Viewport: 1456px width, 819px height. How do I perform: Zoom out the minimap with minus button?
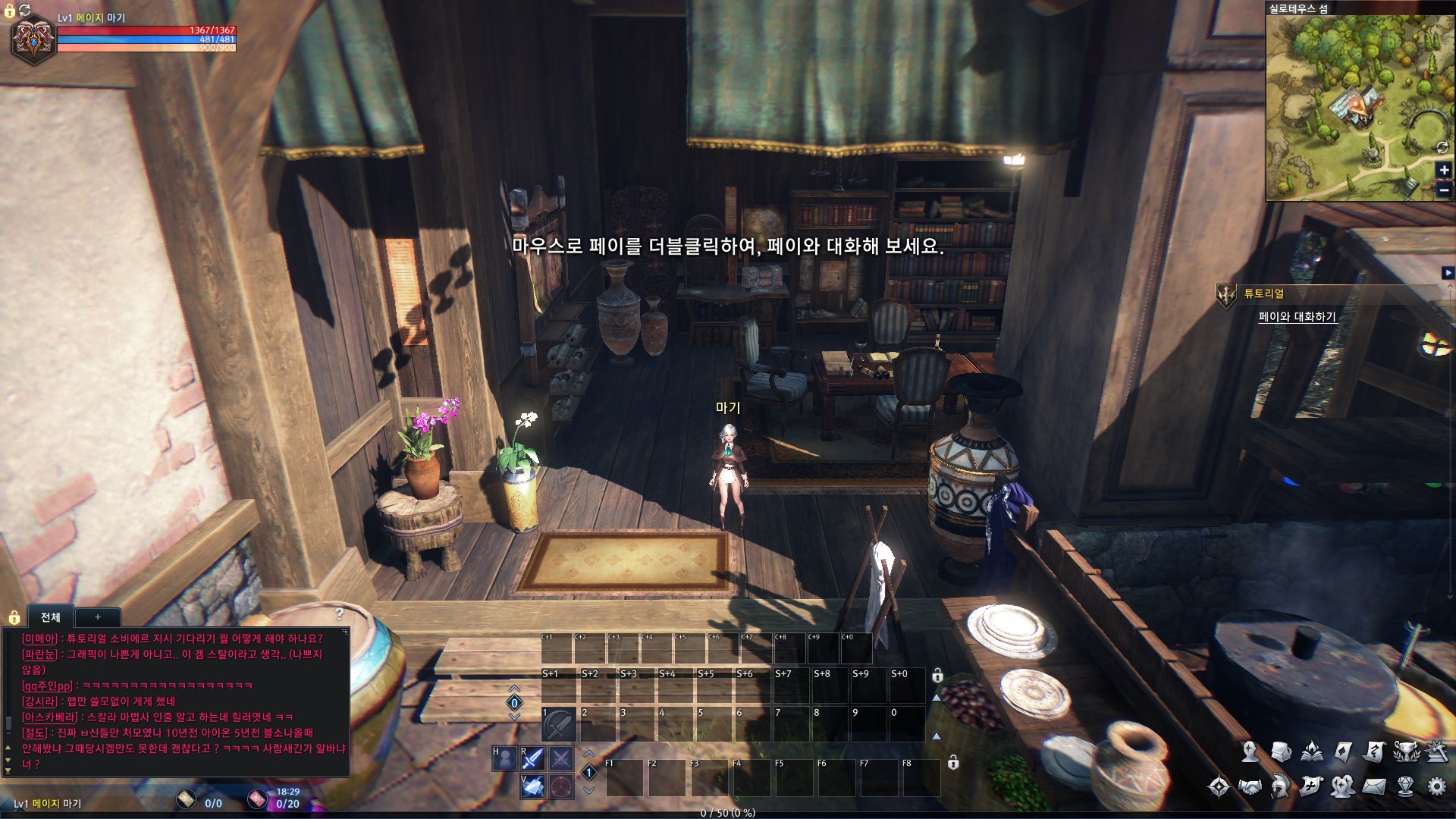pyautogui.click(x=1444, y=190)
